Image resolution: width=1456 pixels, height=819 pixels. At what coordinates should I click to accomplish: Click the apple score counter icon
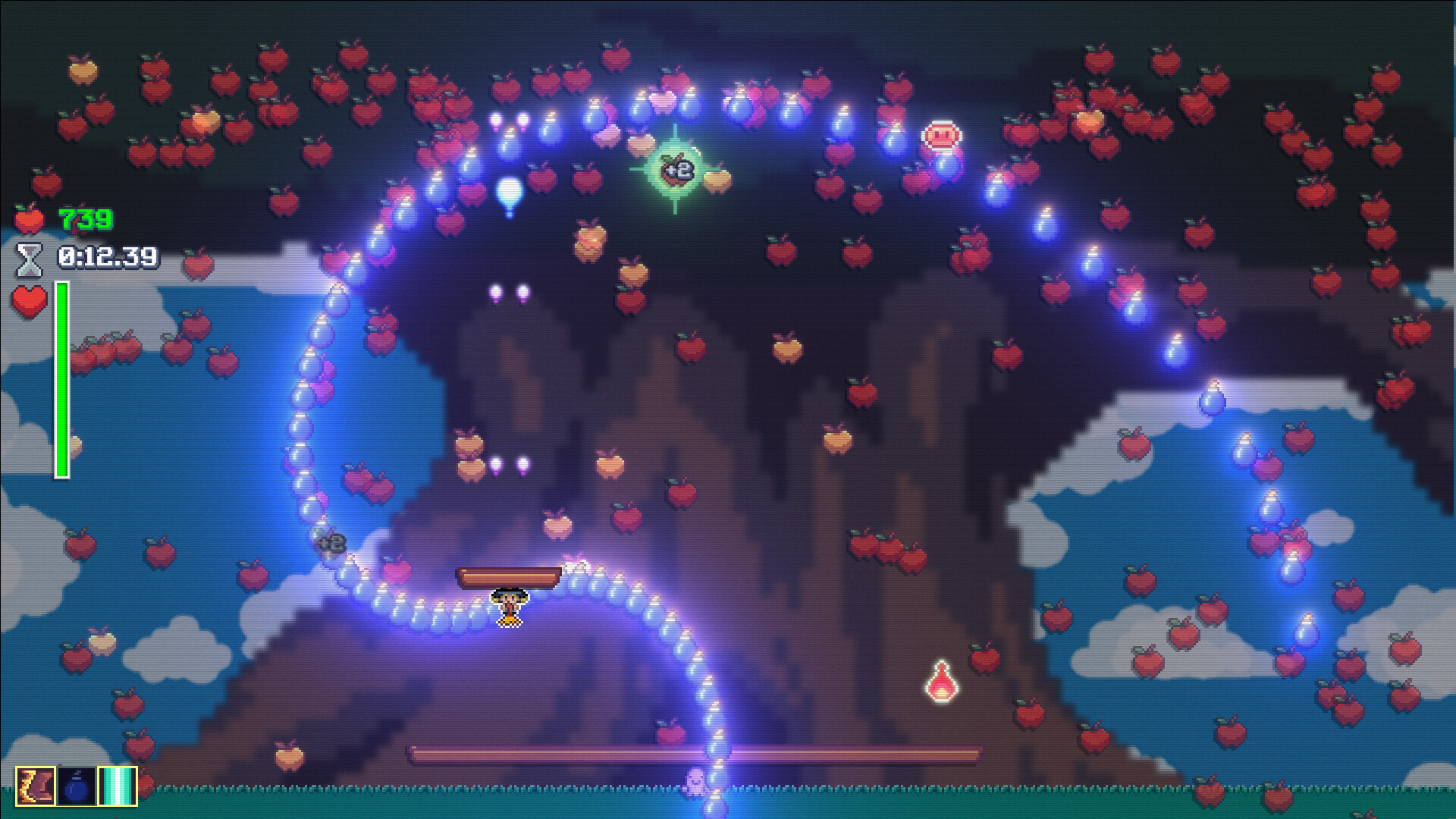[29, 220]
